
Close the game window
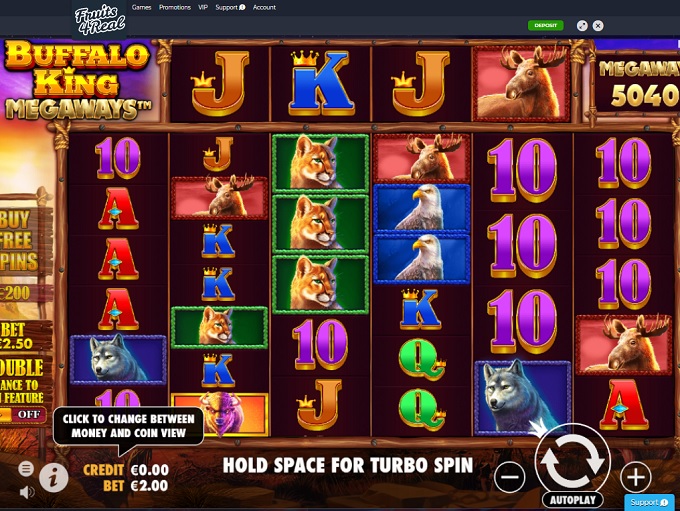(599, 25)
